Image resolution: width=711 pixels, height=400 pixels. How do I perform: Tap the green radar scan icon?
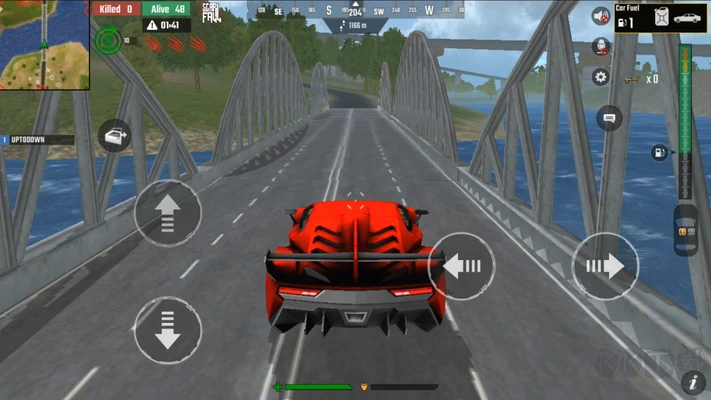tap(108, 41)
